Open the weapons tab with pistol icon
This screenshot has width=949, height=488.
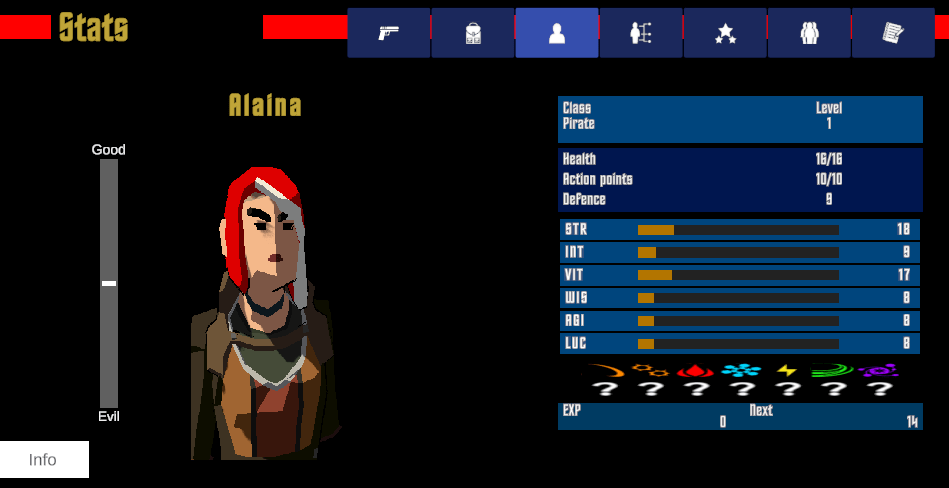389,33
